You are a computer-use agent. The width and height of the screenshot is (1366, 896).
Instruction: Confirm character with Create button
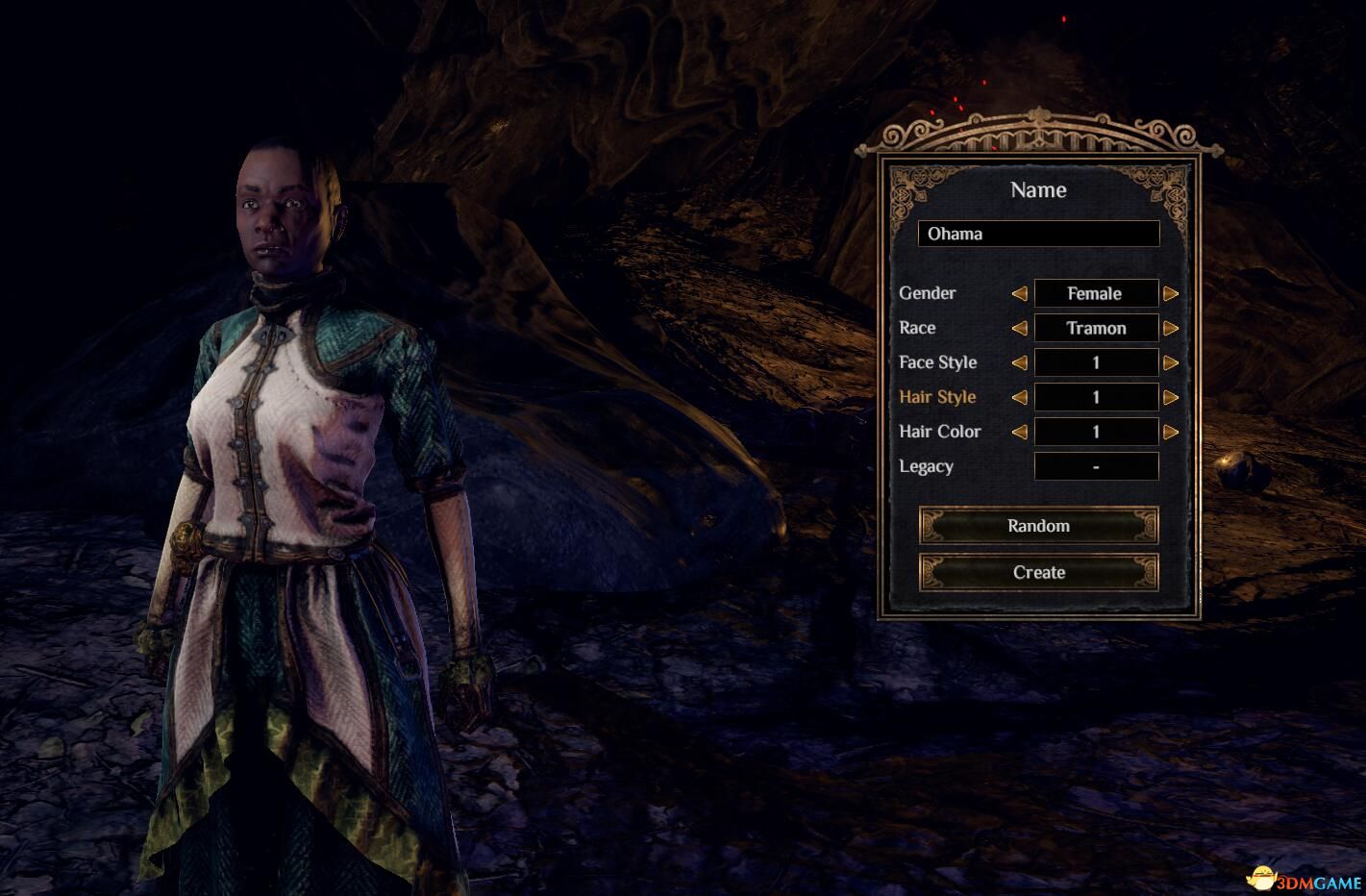coord(1038,572)
